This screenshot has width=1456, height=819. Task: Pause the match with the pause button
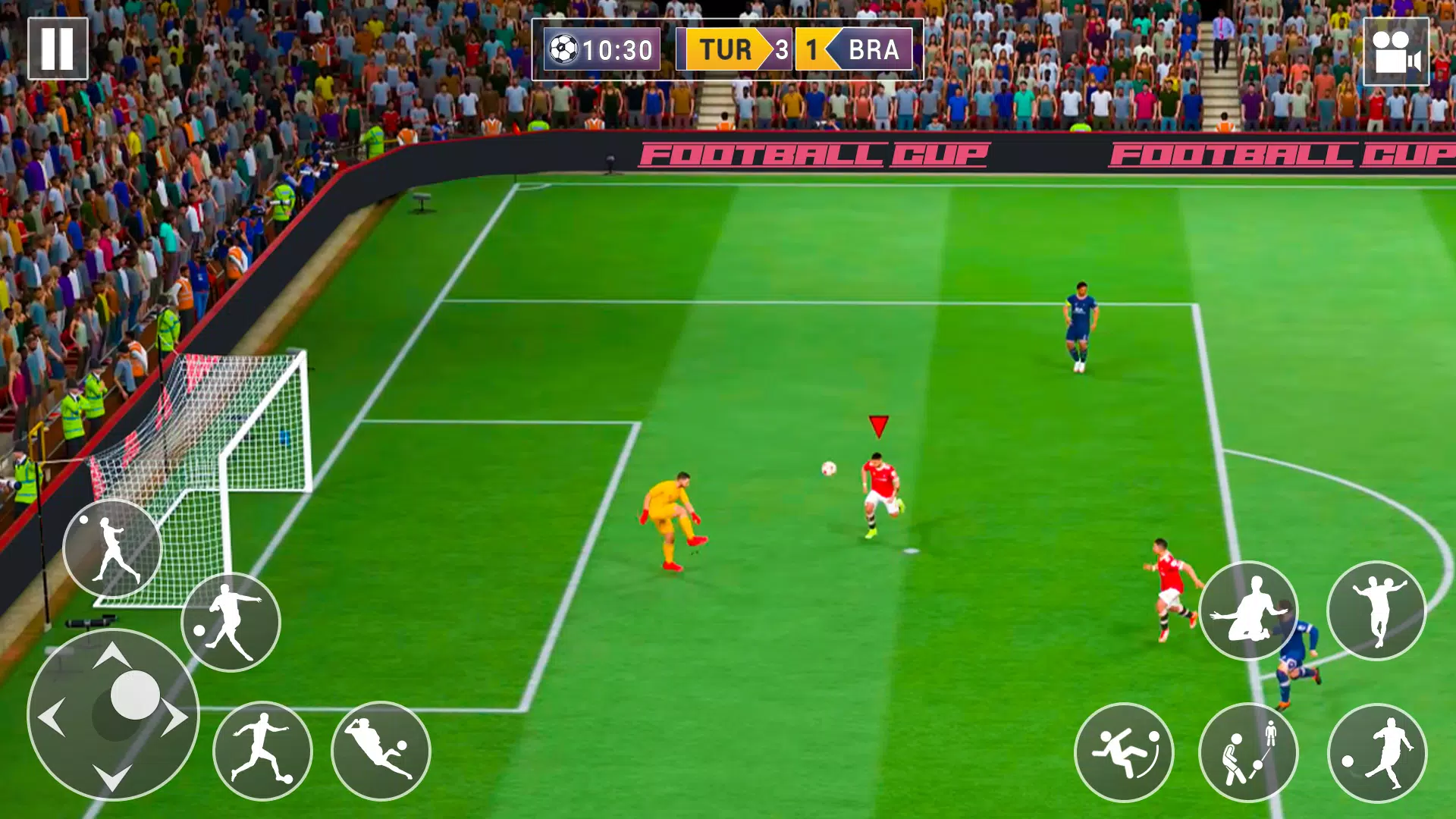click(x=56, y=48)
